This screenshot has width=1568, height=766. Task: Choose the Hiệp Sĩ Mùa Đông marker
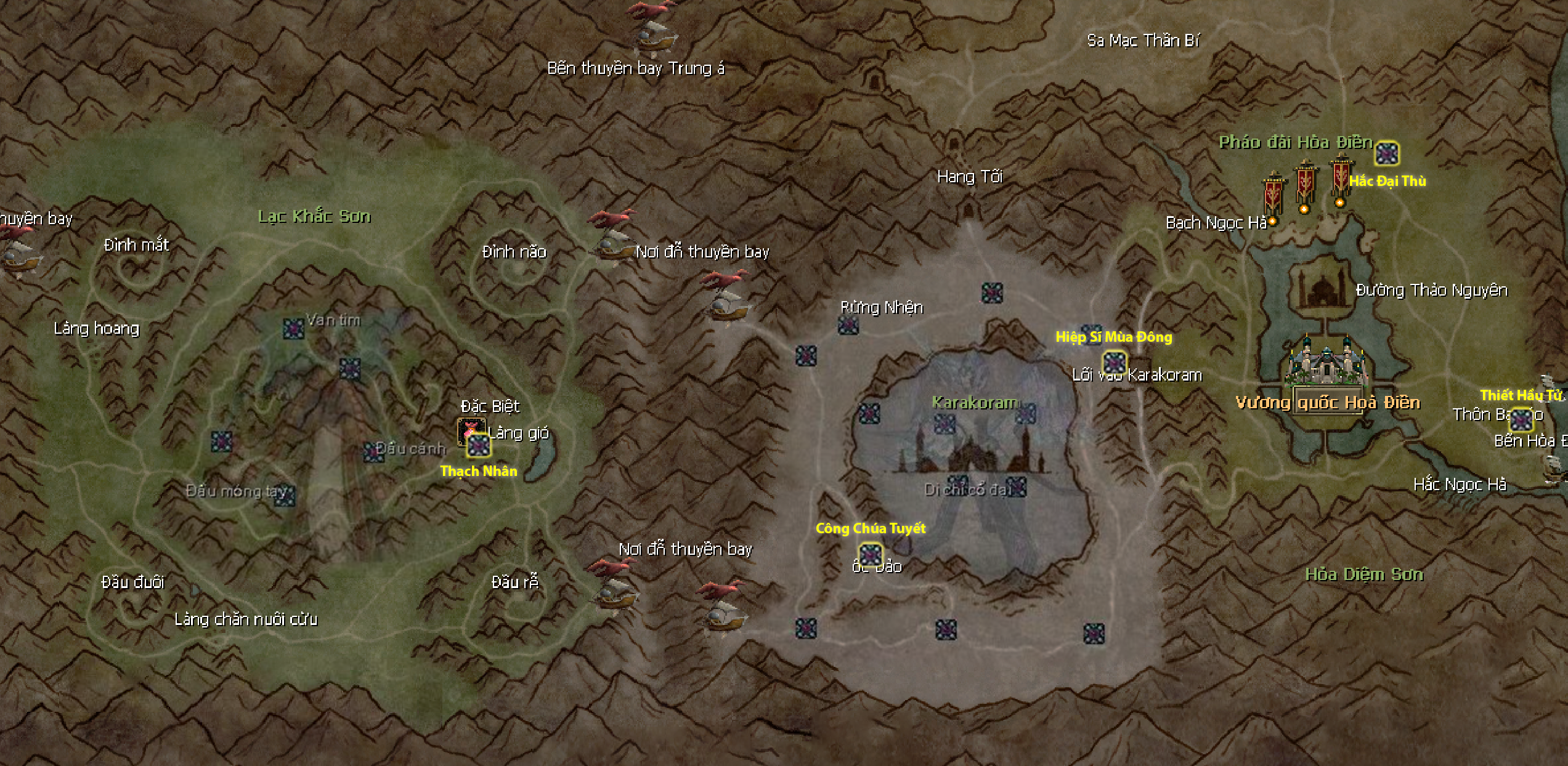point(1114,362)
